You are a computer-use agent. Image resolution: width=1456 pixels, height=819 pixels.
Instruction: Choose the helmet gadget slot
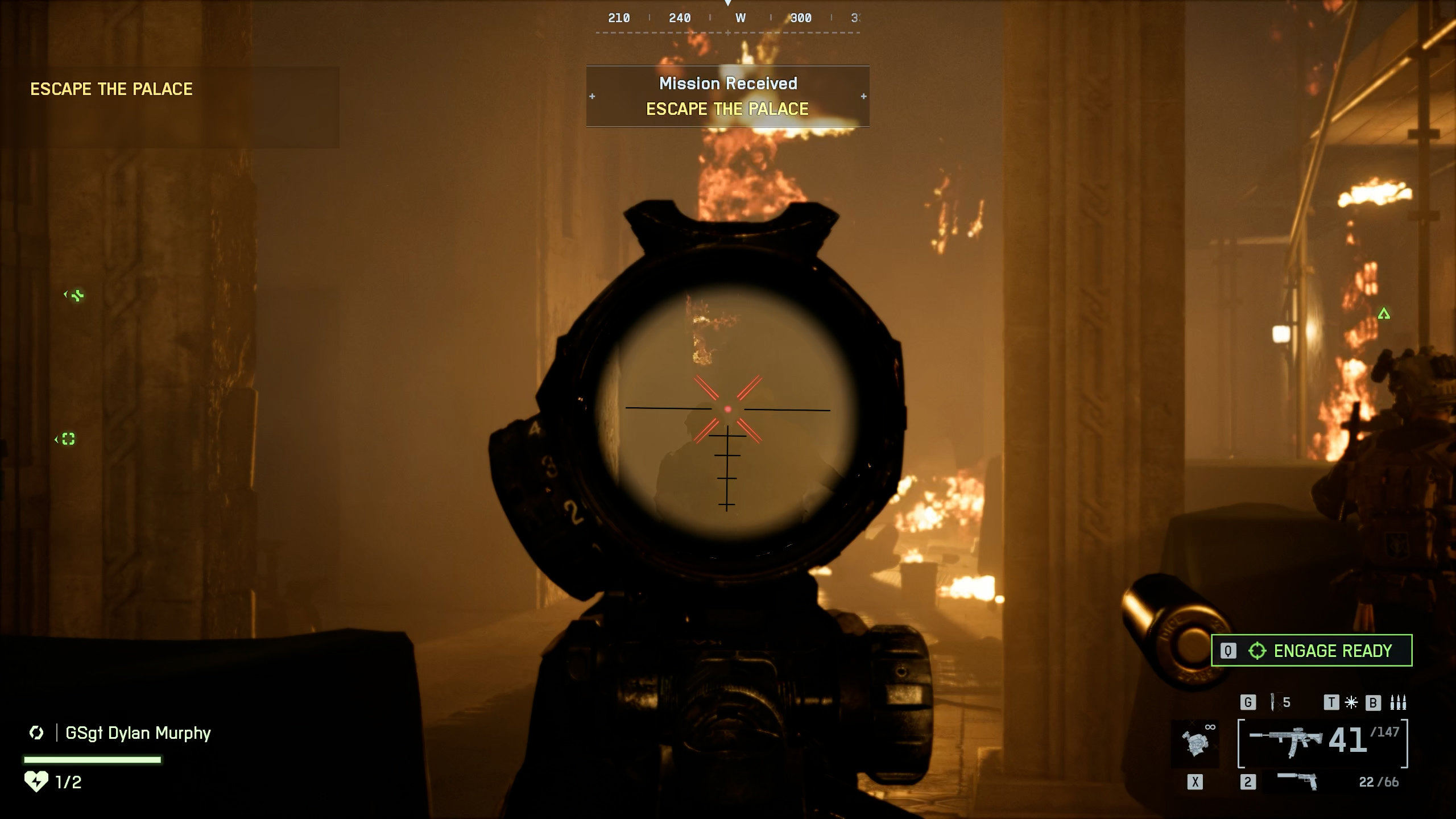click(x=1195, y=743)
